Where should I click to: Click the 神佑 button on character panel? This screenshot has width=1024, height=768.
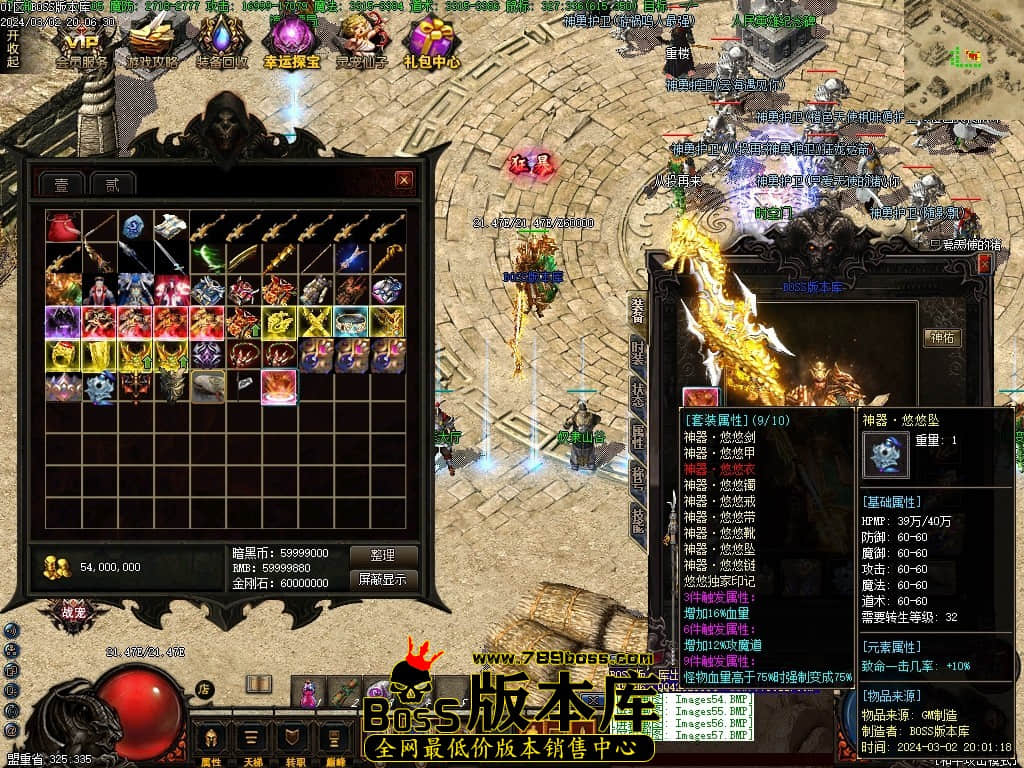941,338
